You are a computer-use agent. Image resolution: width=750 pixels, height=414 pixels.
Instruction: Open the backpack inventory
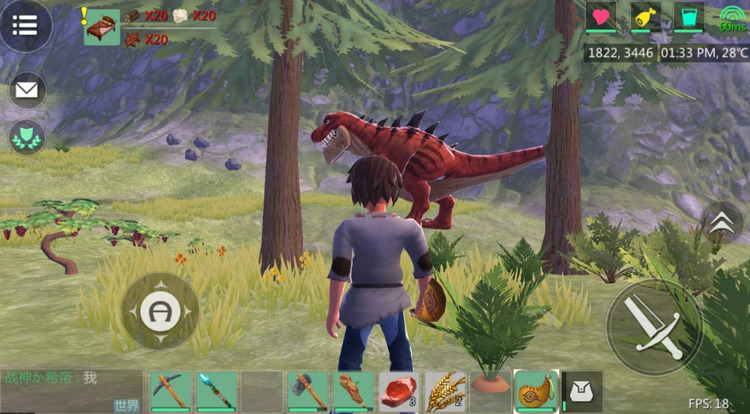tap(580, 391)
